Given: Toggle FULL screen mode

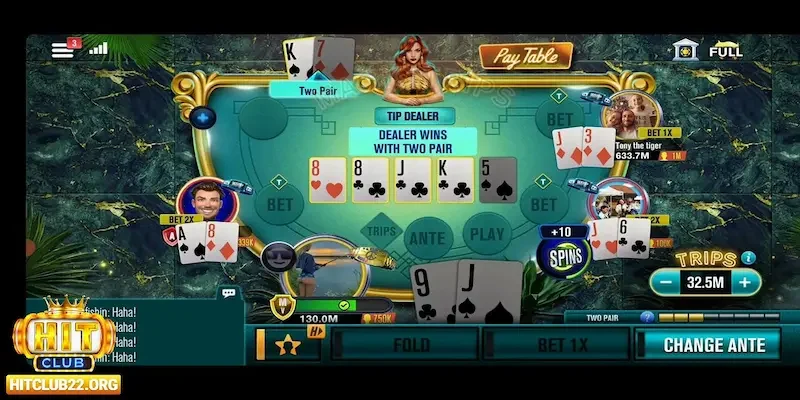Looking at the screenshot, I should point(725,51).
